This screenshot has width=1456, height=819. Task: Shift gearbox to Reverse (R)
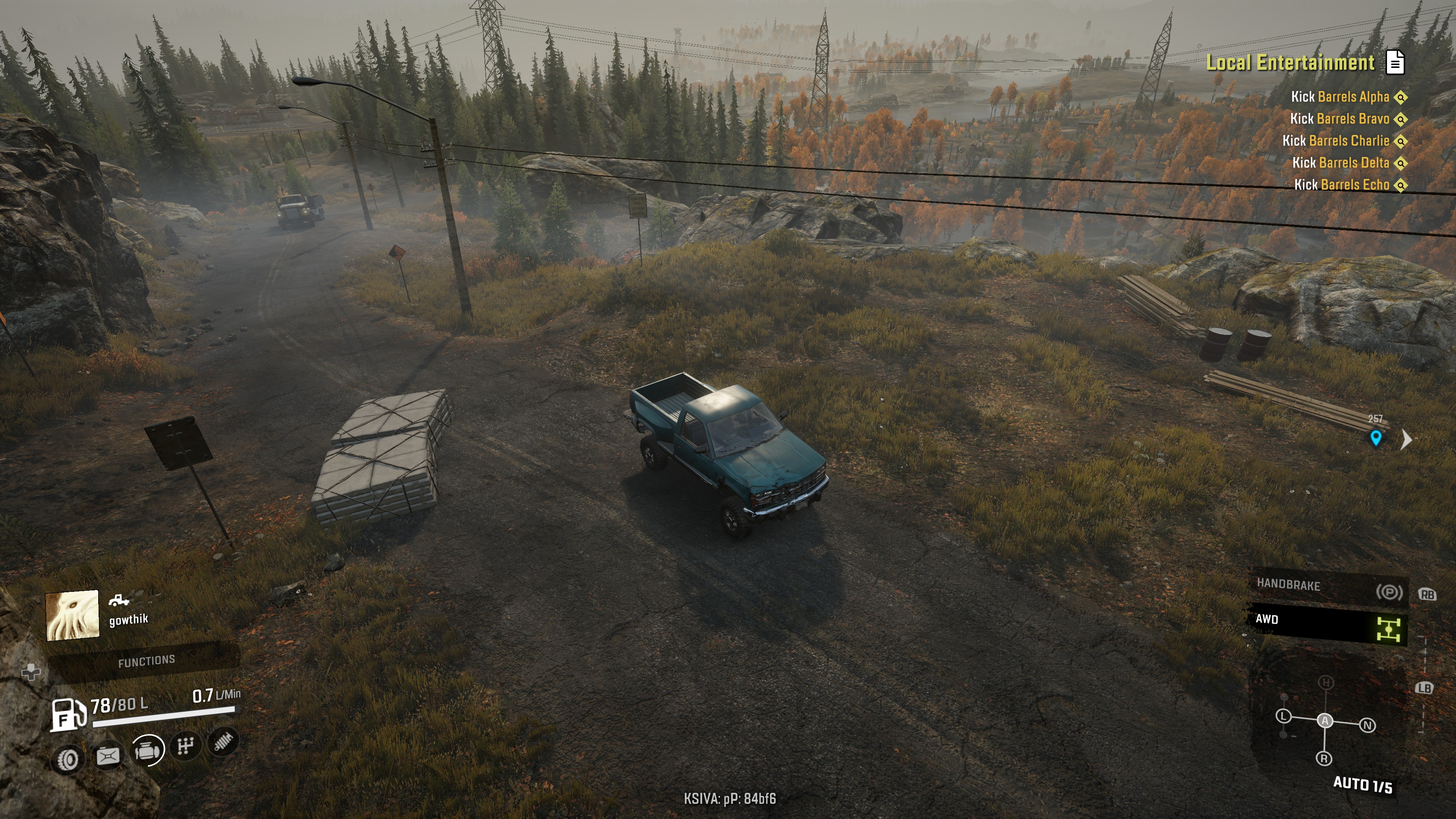click(x=1324, y=758)
